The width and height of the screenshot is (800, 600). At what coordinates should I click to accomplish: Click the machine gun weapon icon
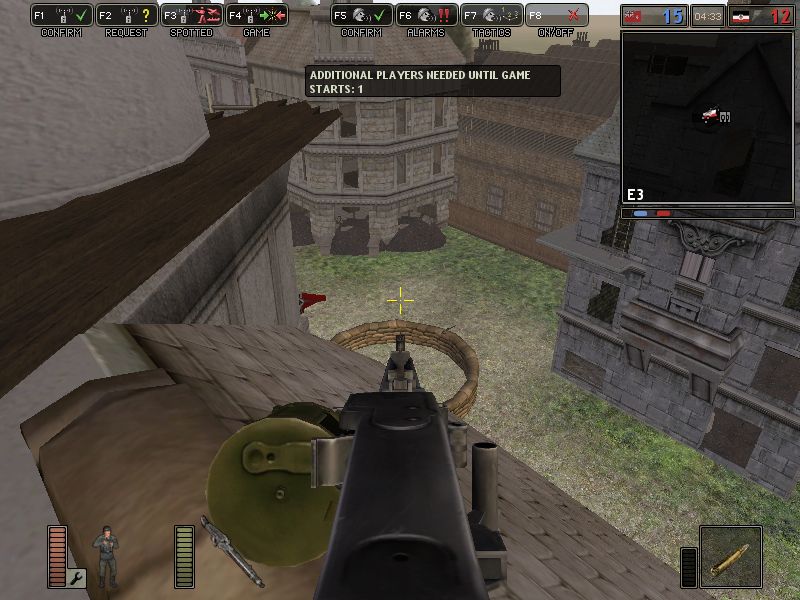click(x=231, y=551)
